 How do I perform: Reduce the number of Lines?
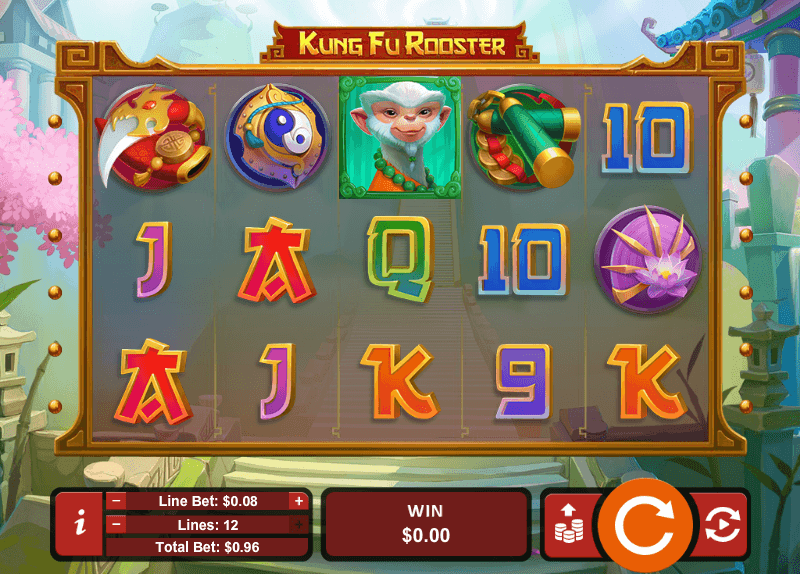coord(117,524)
